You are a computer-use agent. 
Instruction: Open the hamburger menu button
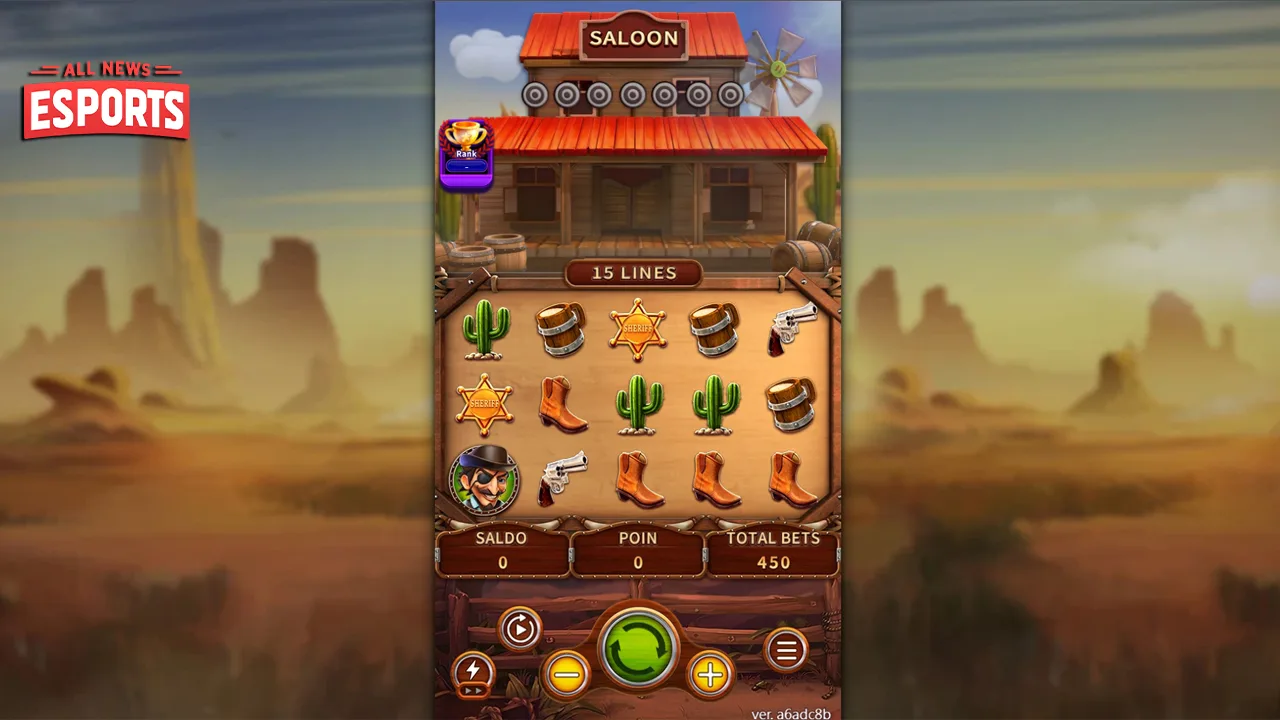coord(786,651)
